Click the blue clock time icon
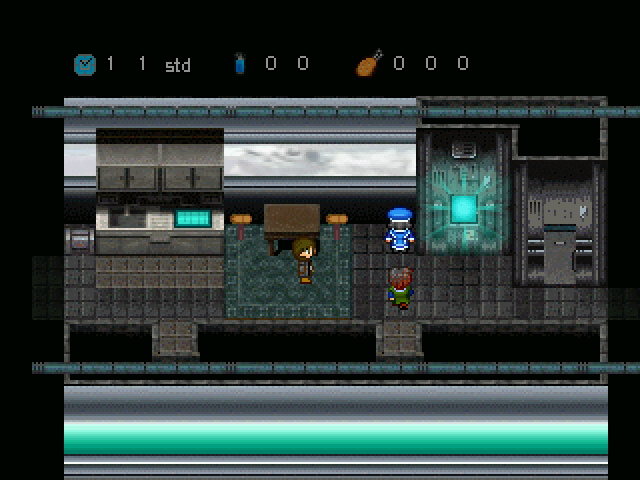The height and width of the screenshot is (480, 640). 85,64
